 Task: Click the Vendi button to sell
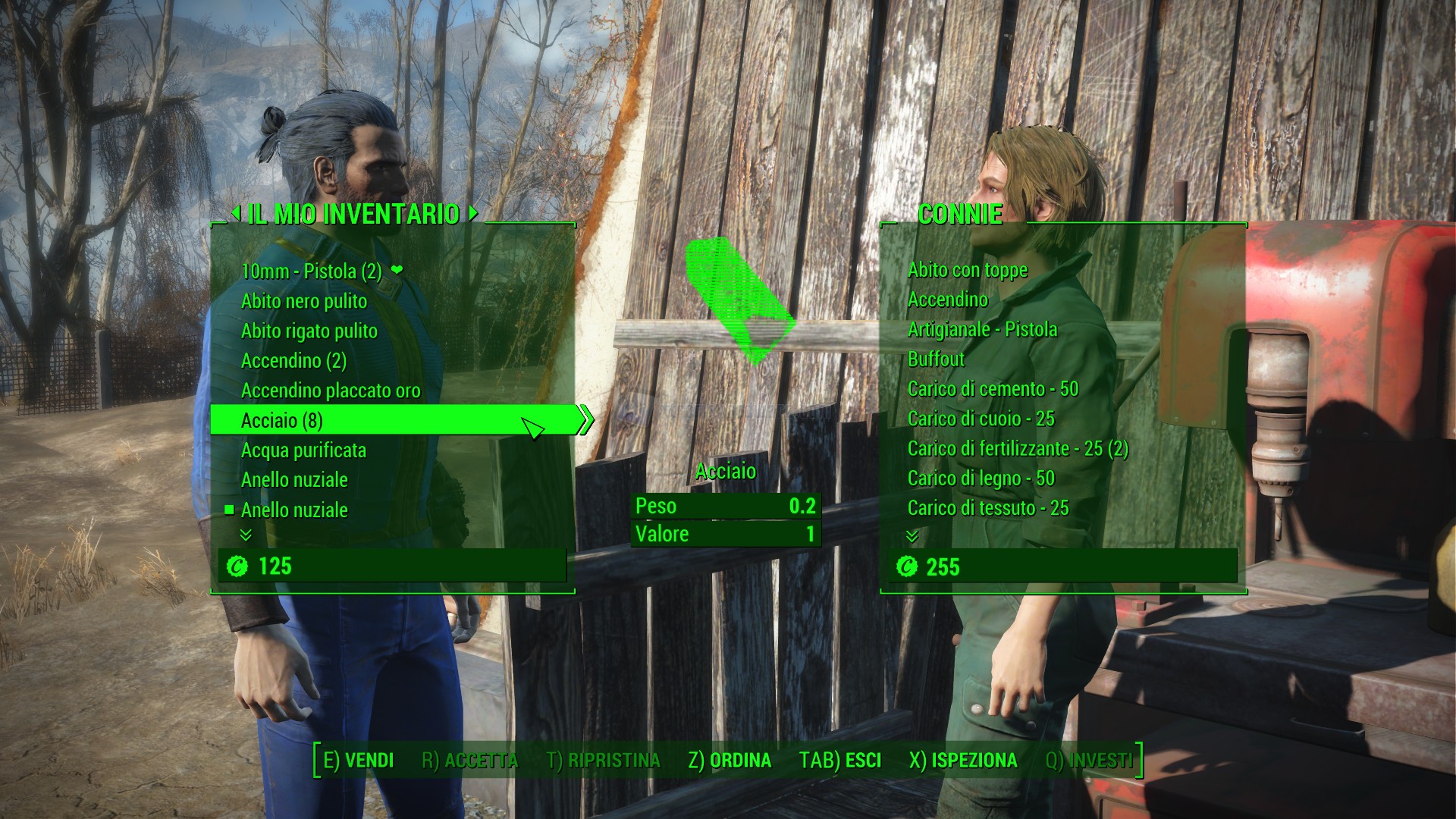[358, 761]
